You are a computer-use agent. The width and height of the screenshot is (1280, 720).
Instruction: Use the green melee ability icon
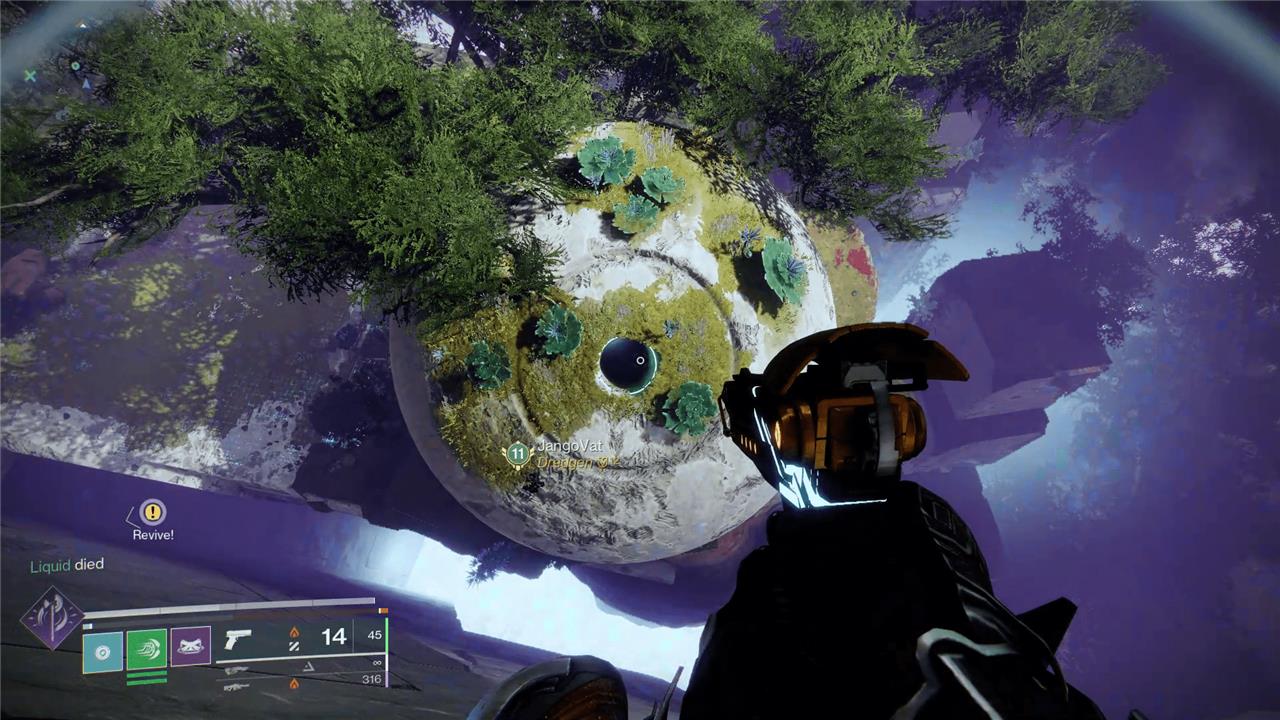[146, 649]
